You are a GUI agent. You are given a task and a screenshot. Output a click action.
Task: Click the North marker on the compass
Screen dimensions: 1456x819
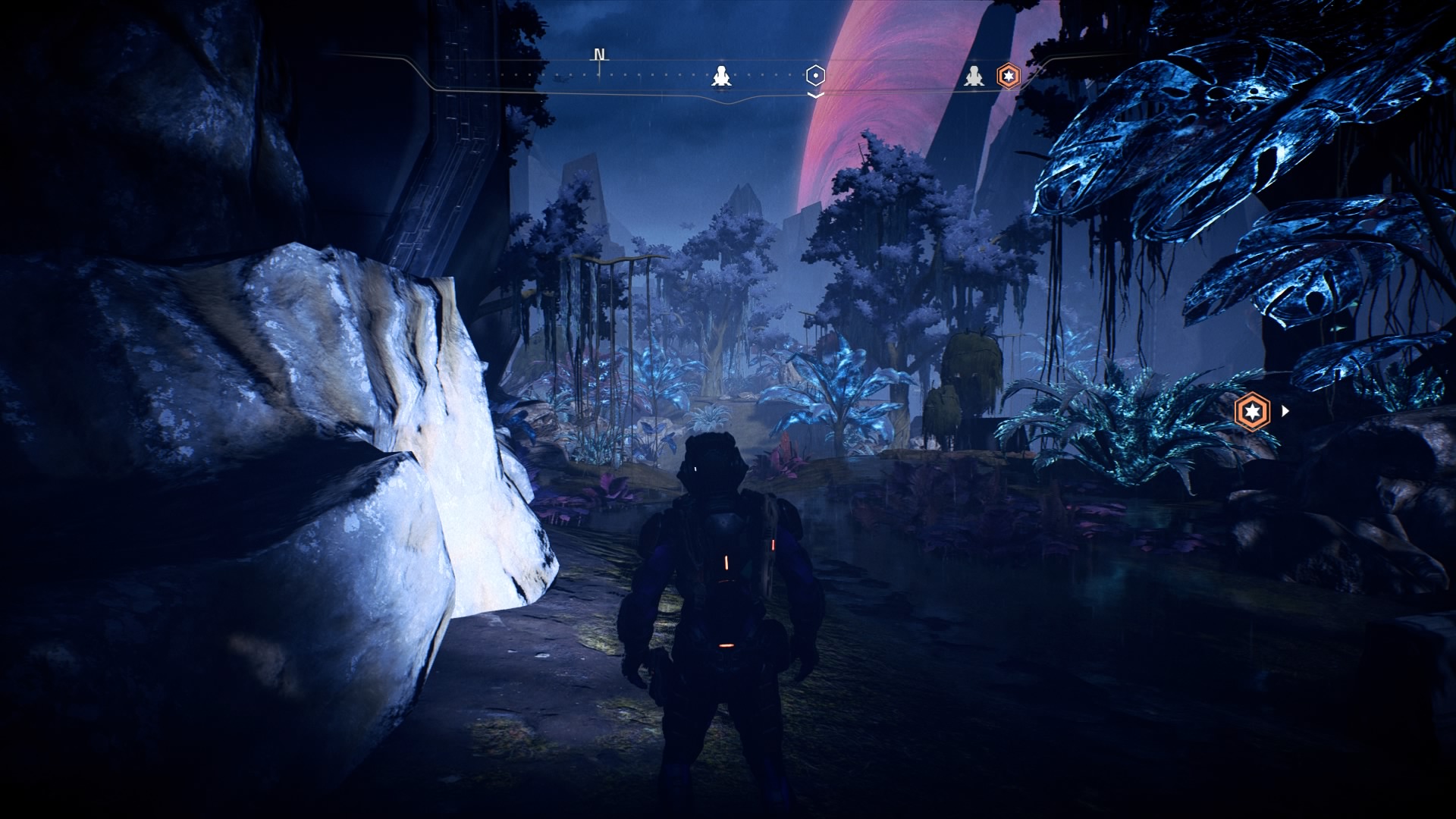[x=600, y=55]
